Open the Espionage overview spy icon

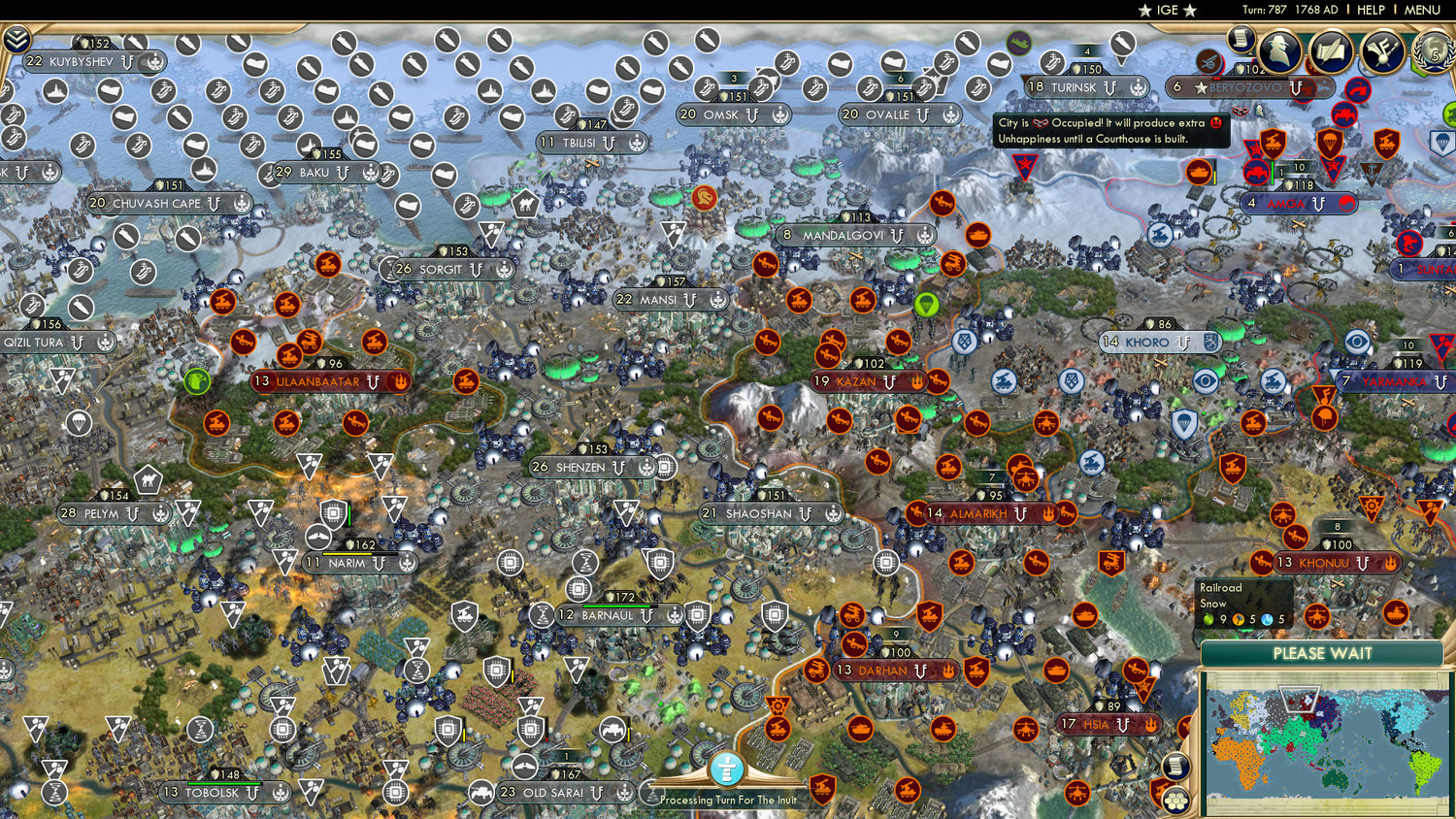point(1277,50)
